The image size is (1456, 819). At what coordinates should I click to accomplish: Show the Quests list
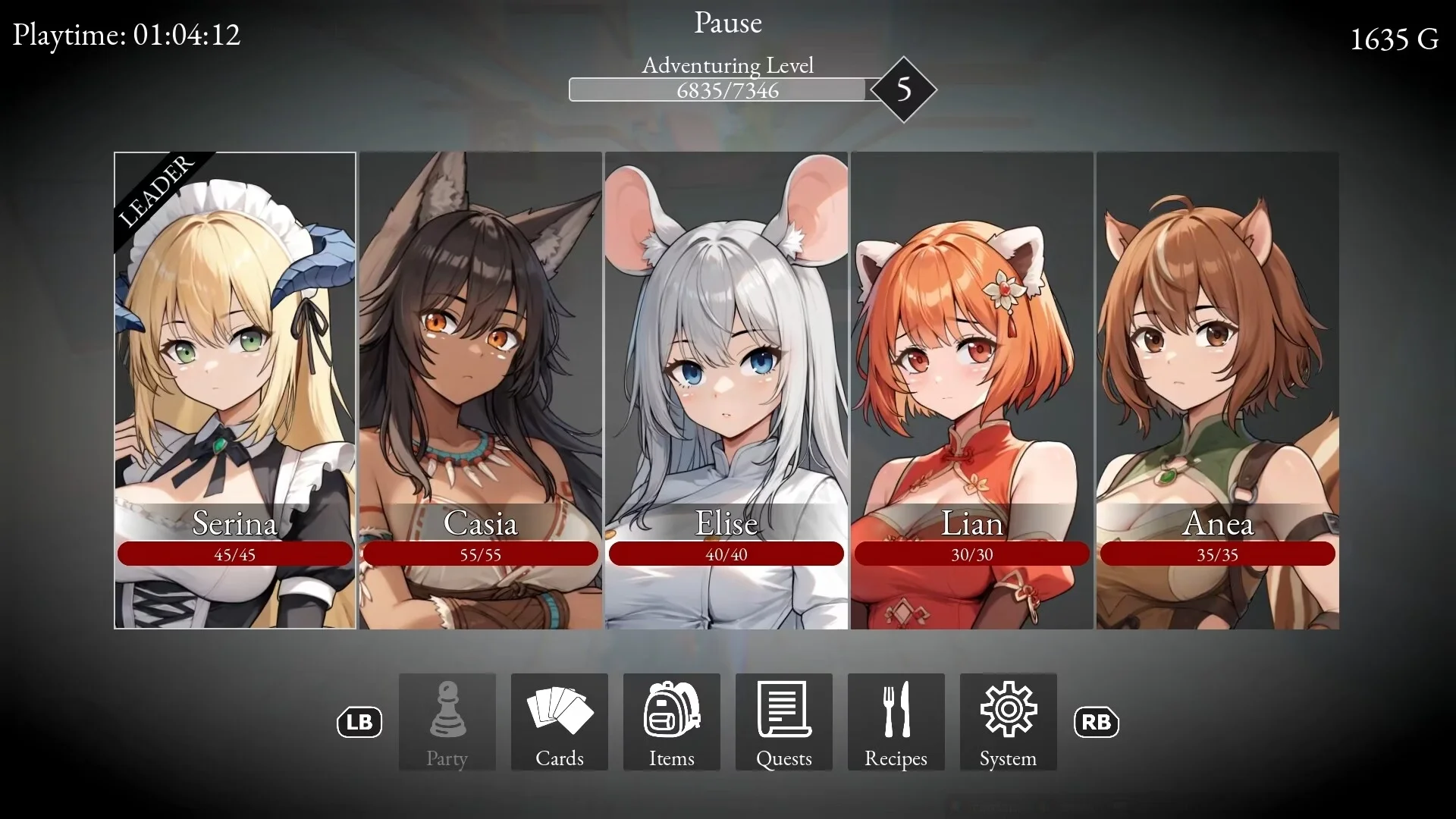pos(784,722)
